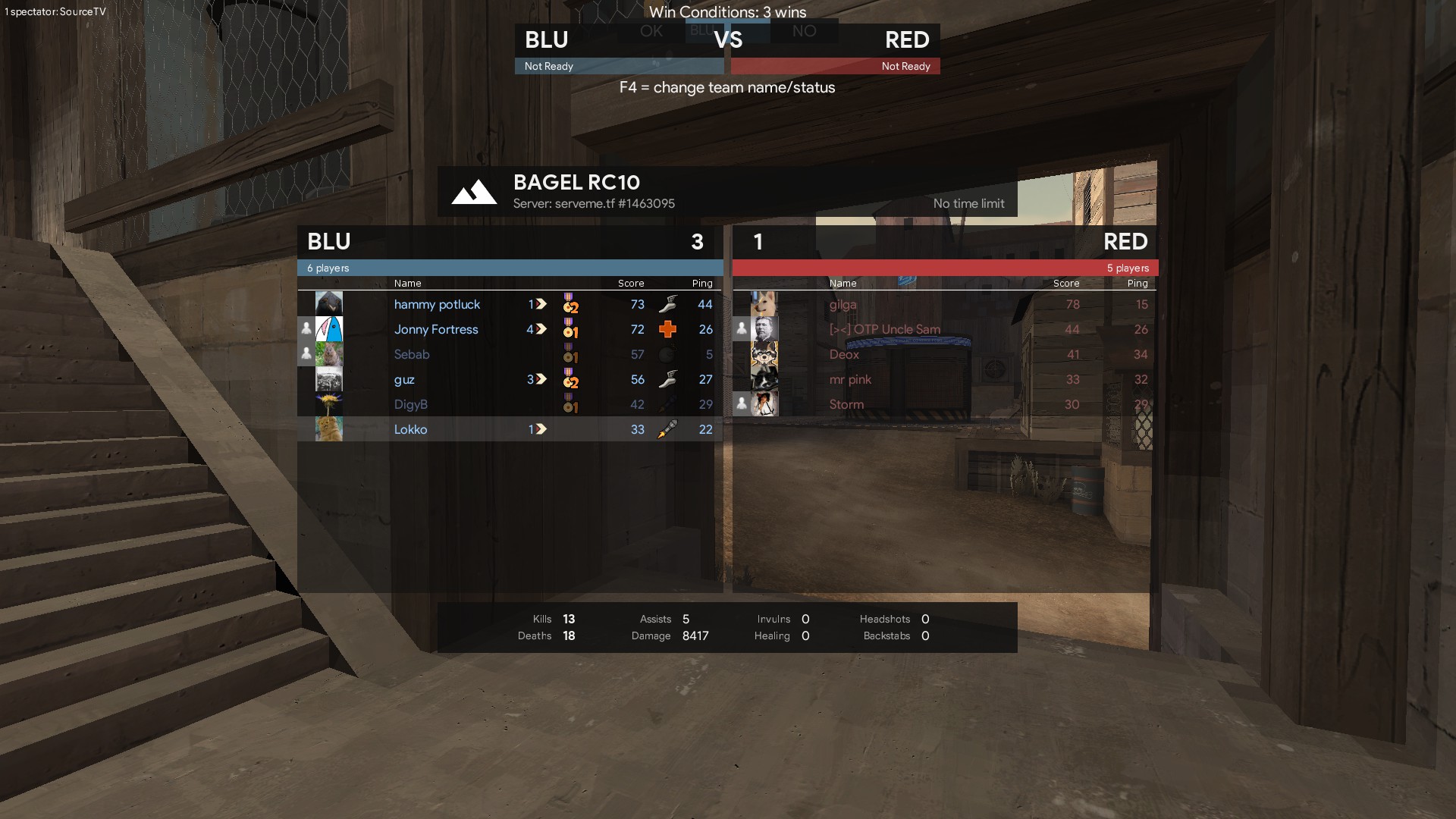The width and height of the screenshot is (1456, 819).
Task: Click on mr pink's scoreboard row
Action: 850,379
